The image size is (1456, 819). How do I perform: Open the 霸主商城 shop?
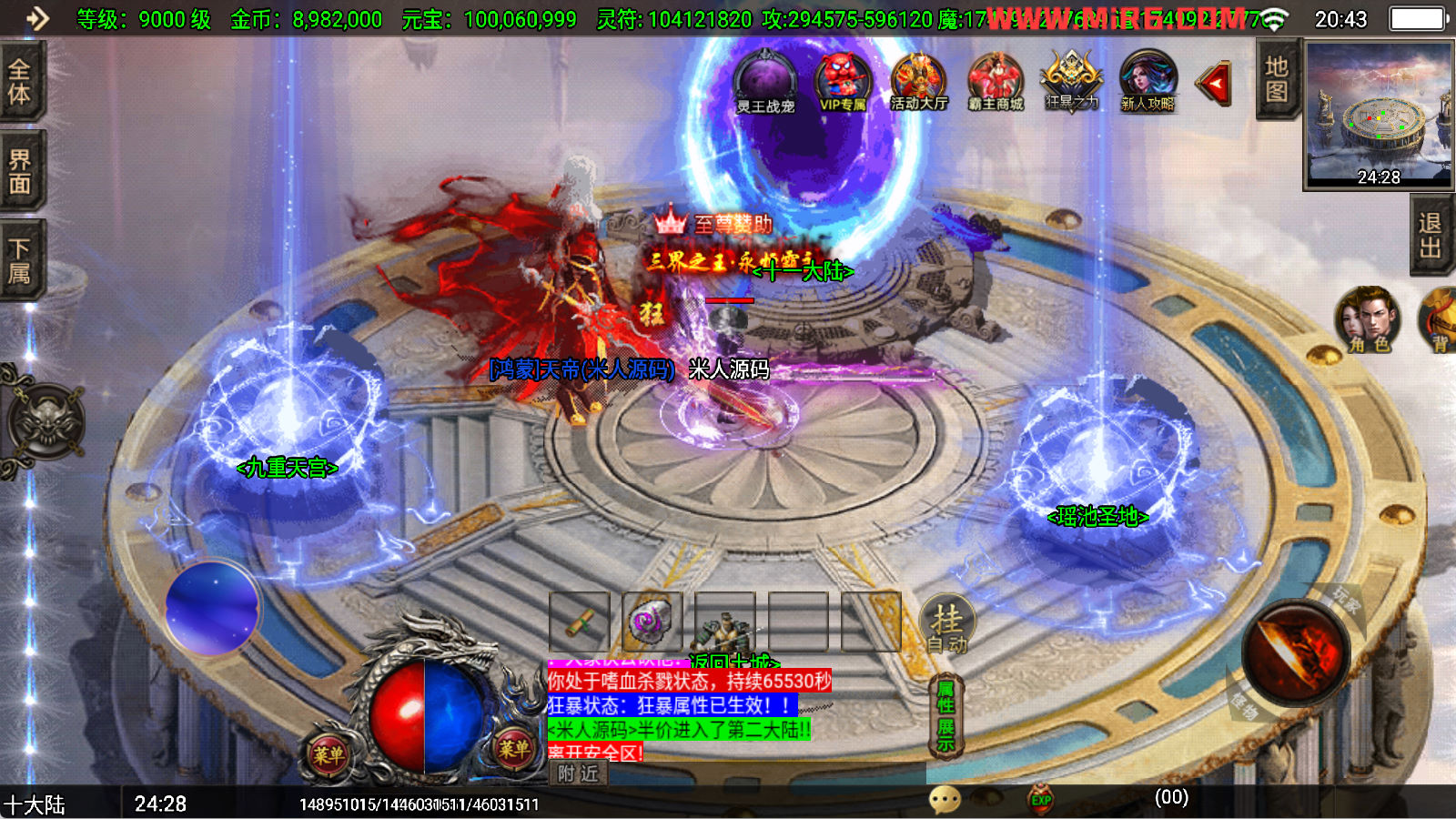click(996, 82)
